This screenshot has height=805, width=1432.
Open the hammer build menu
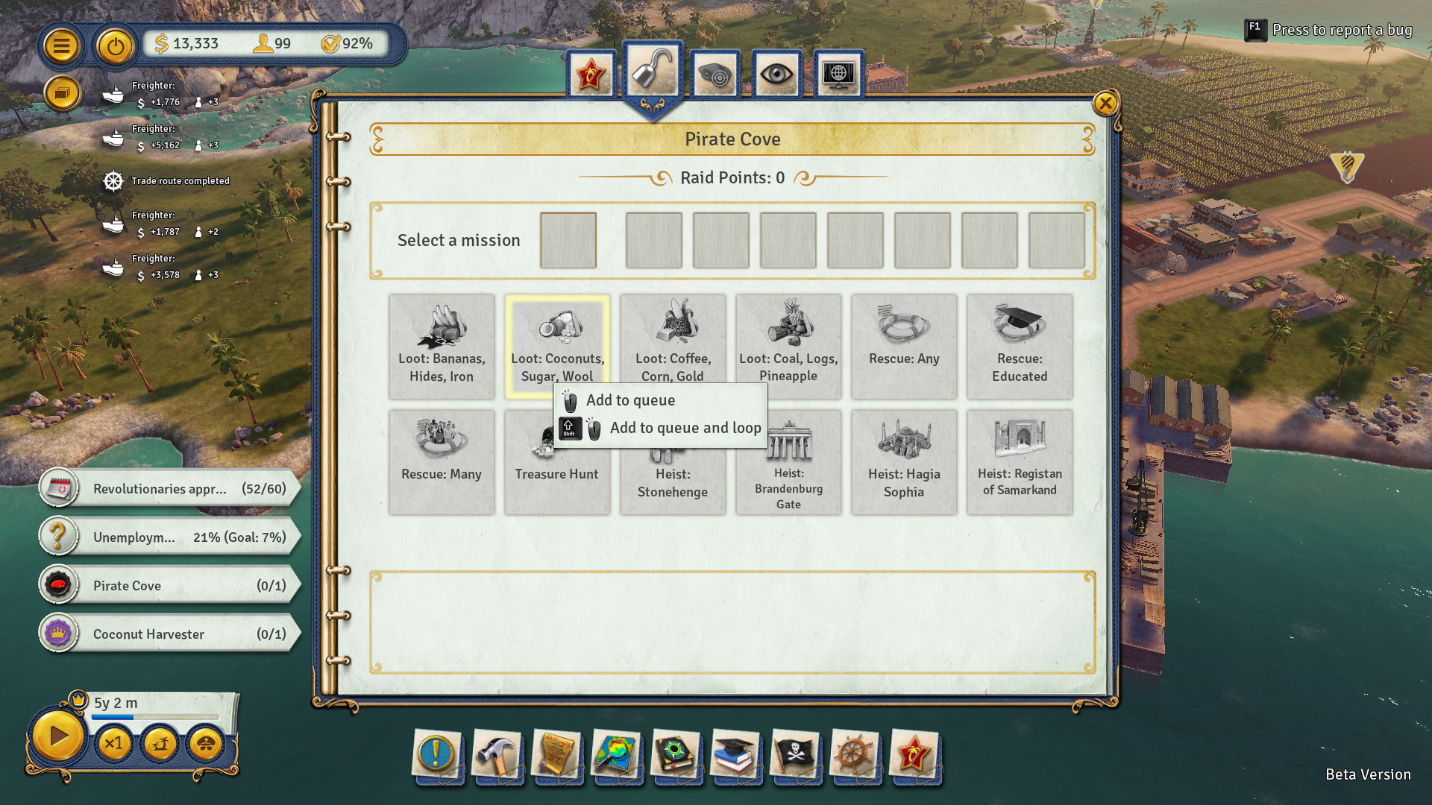coord(496,755)
